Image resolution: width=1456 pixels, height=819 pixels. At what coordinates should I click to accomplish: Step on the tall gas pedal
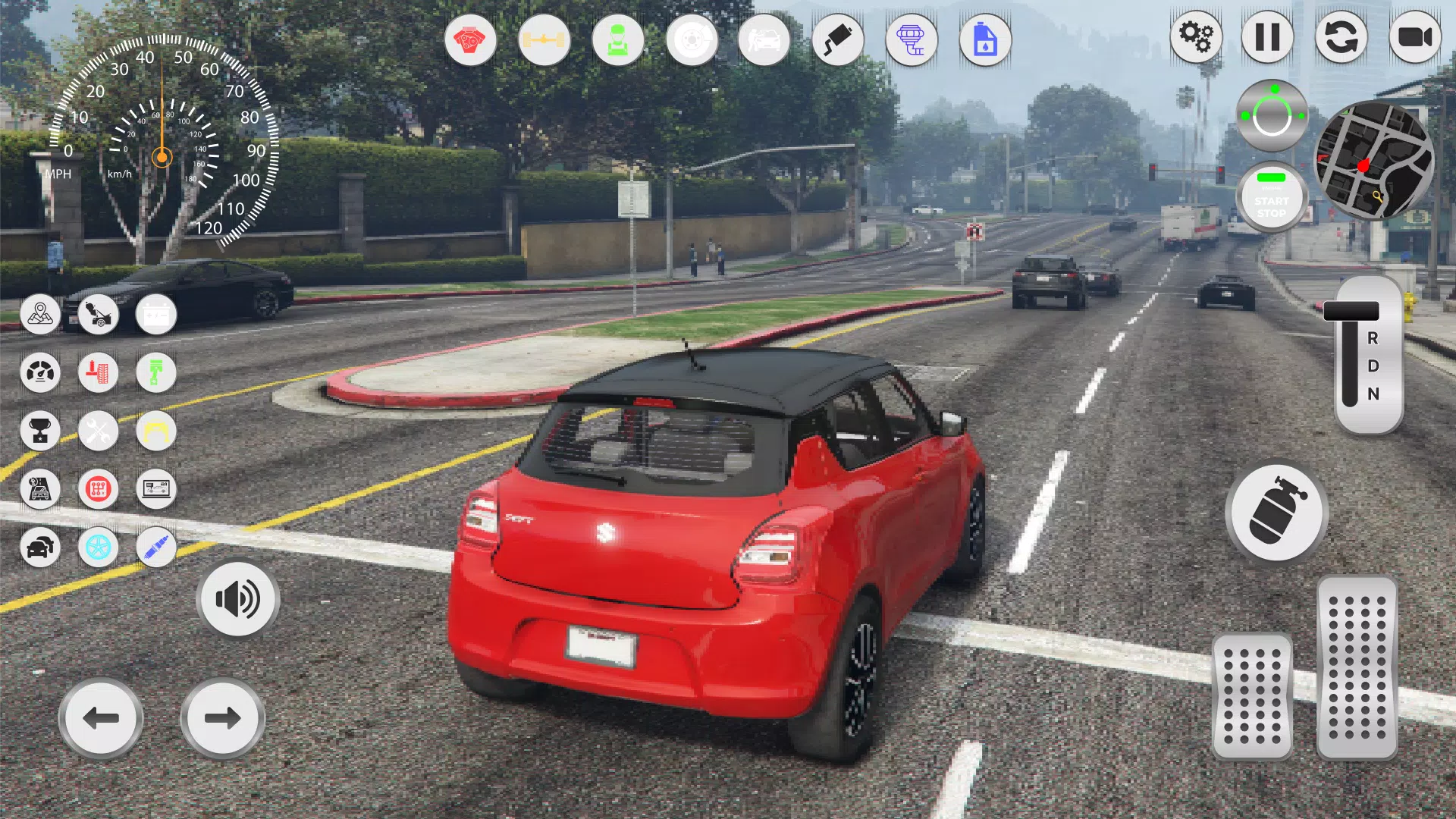click(x=1357, y=667)
